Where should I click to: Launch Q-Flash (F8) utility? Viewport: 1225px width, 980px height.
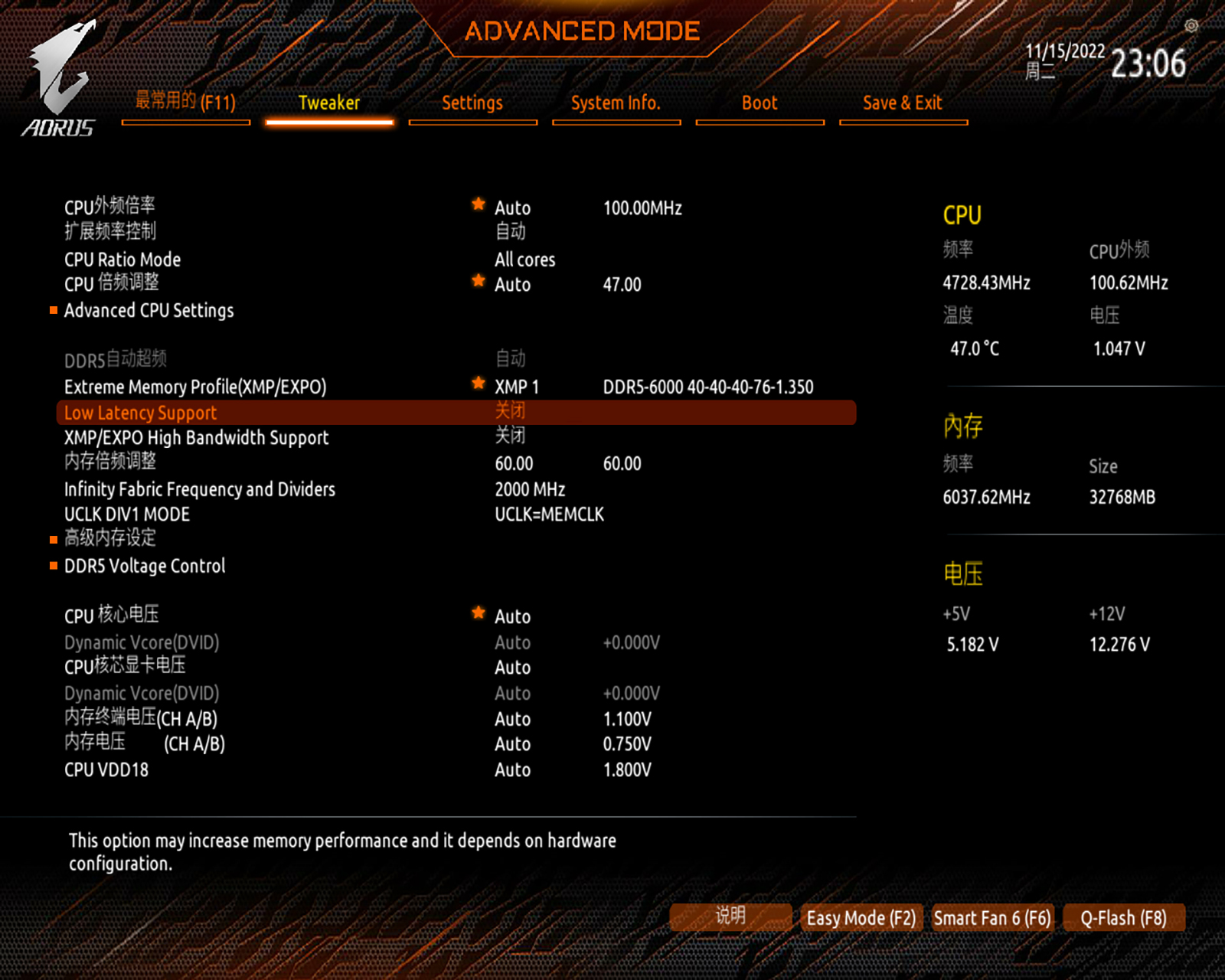[x=1123, y=918]
